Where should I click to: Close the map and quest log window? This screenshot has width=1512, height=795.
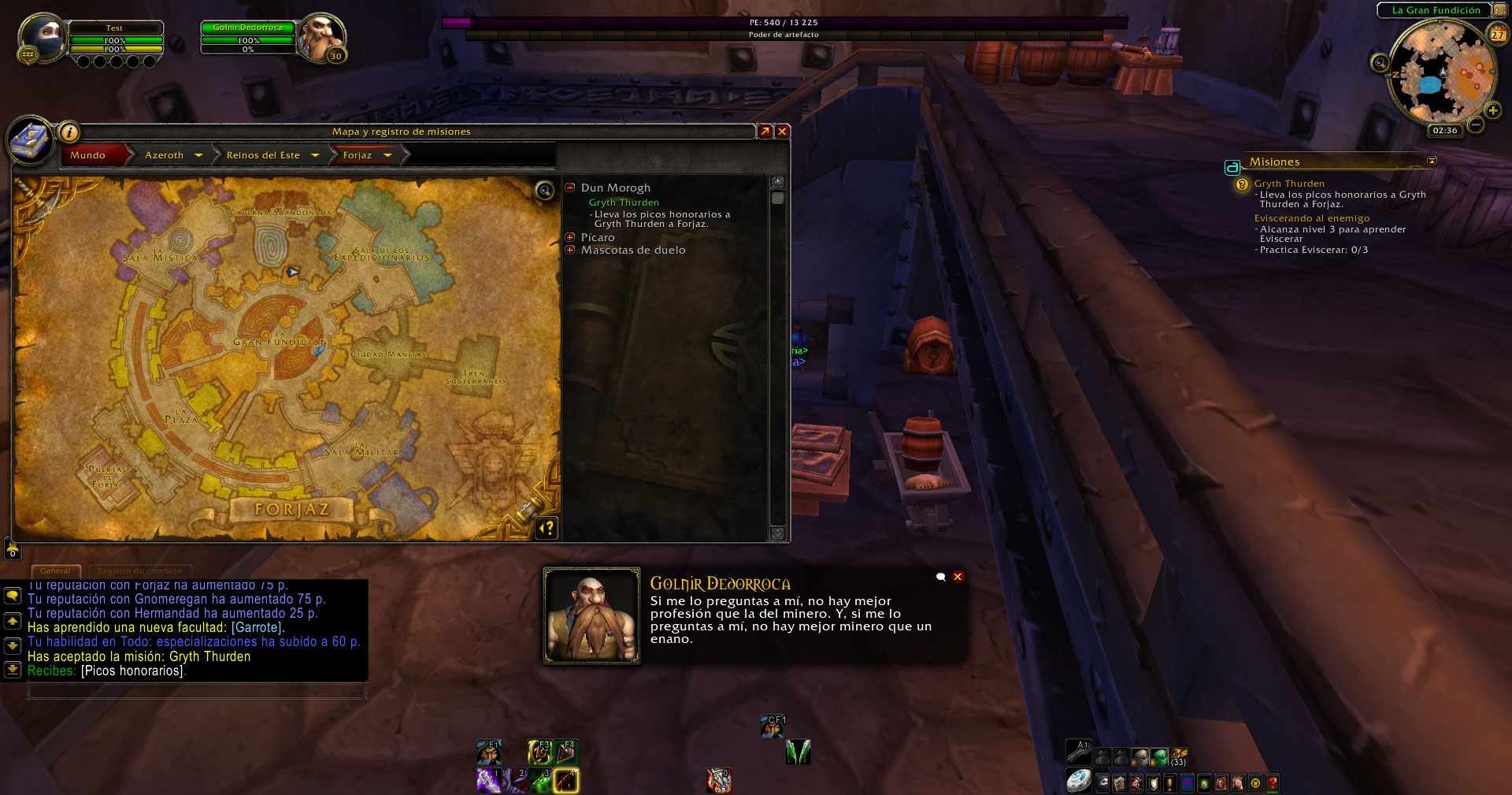click(x=782, y=132)
